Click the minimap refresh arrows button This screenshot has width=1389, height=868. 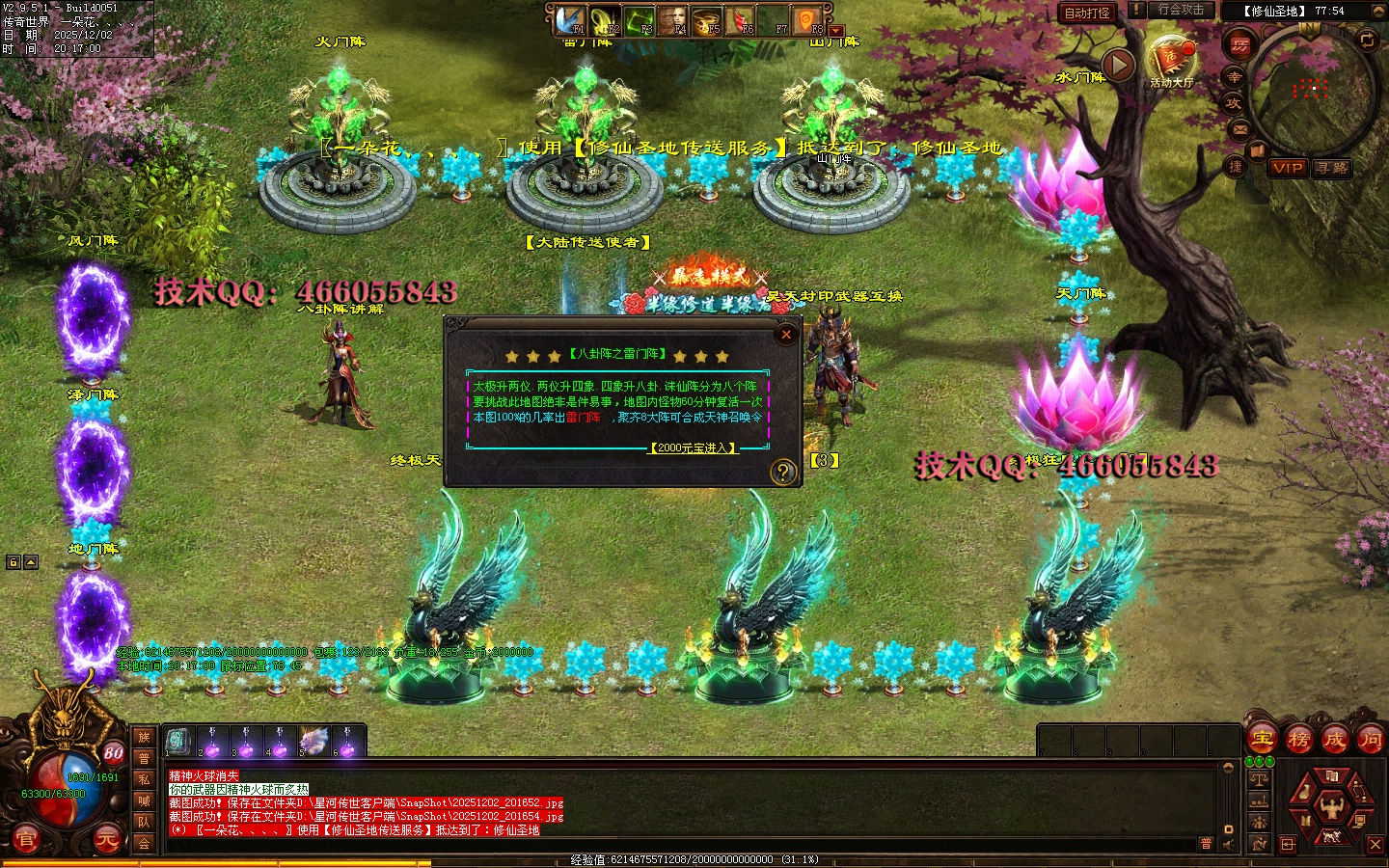click(x=1367, y=40)
